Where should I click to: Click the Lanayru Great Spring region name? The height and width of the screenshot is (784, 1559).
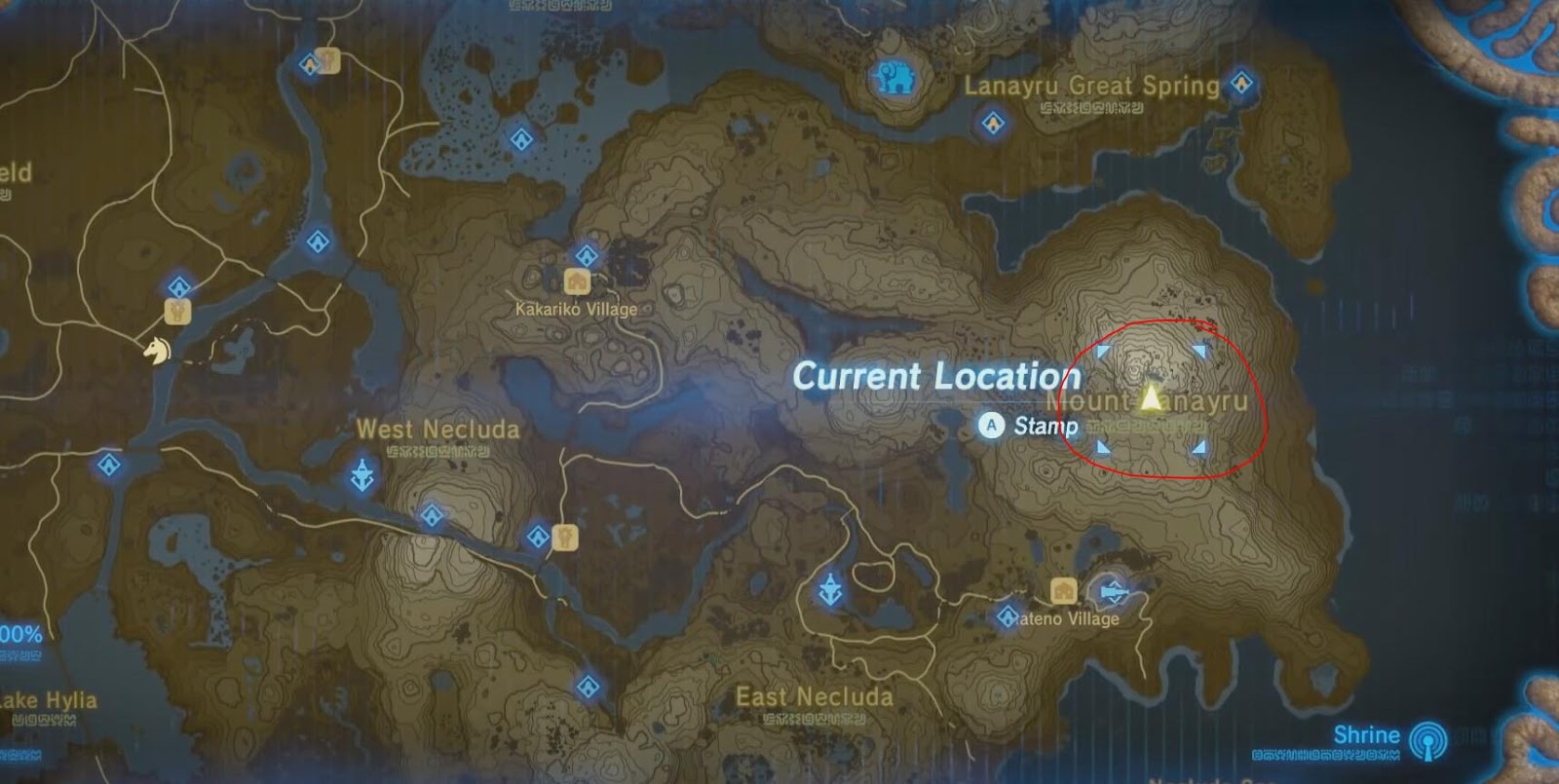point(1091,86)
